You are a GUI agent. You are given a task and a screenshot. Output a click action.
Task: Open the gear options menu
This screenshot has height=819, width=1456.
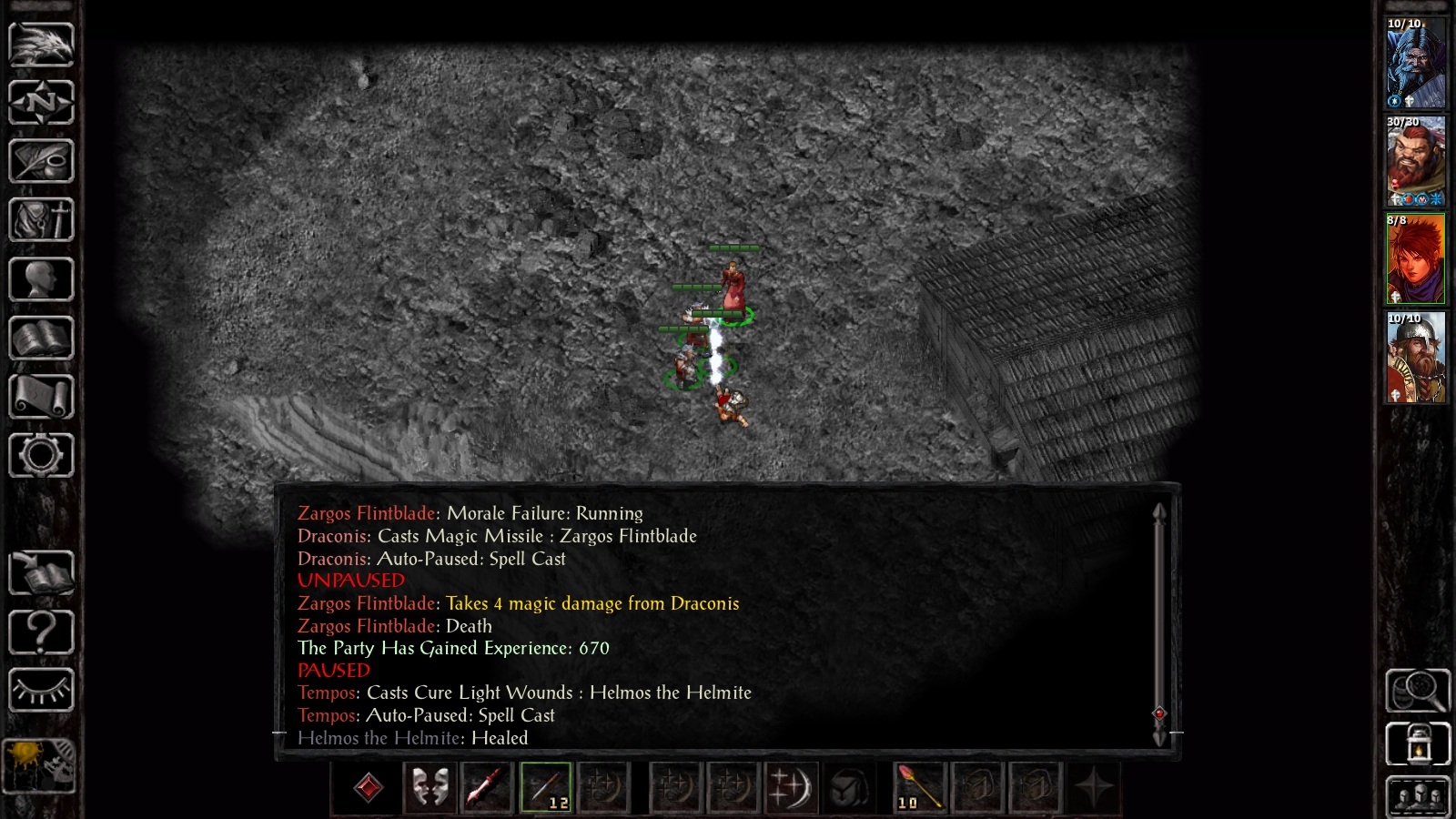(x=41, y=455)
